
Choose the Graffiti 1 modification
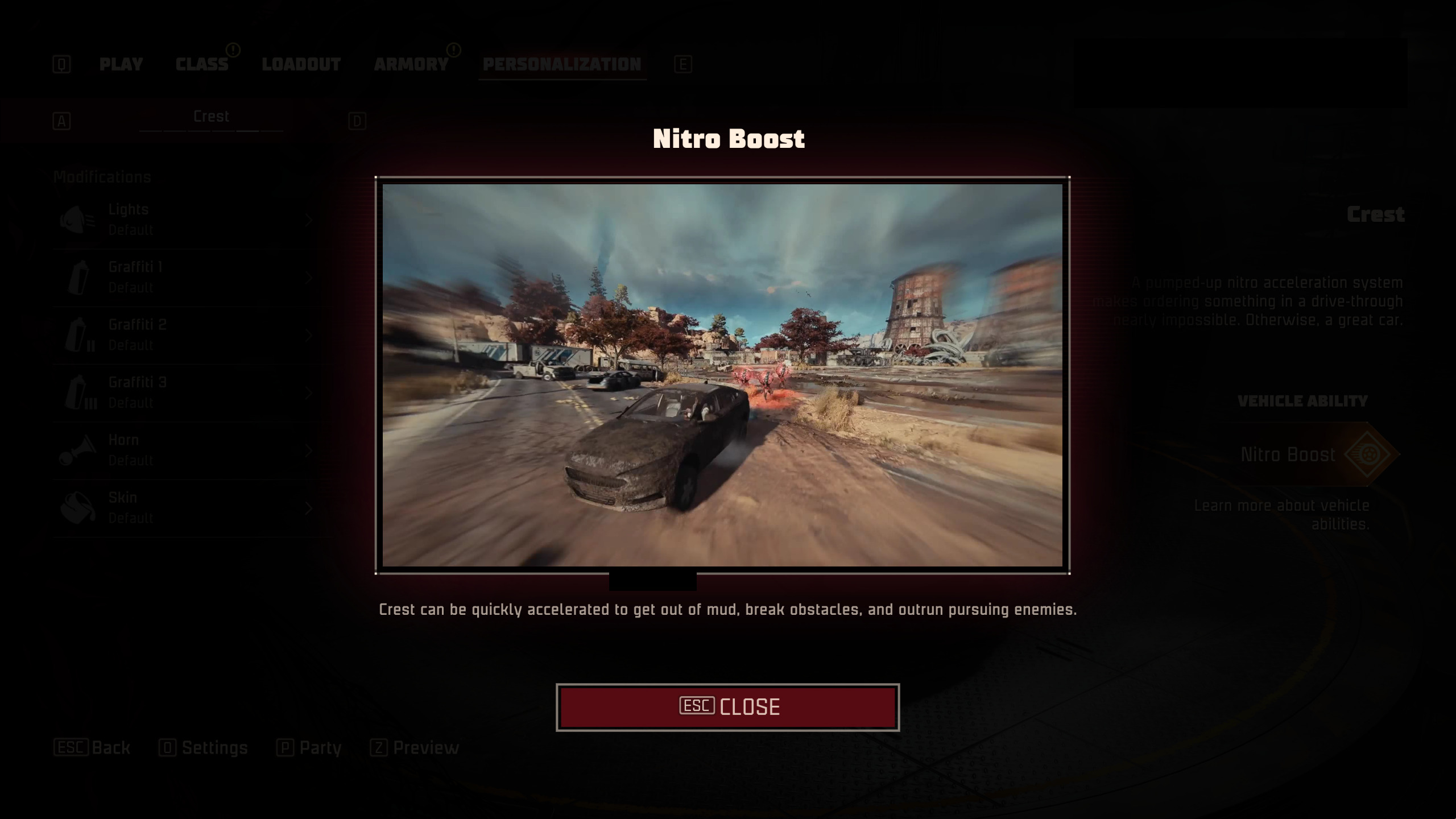(188, 278)
